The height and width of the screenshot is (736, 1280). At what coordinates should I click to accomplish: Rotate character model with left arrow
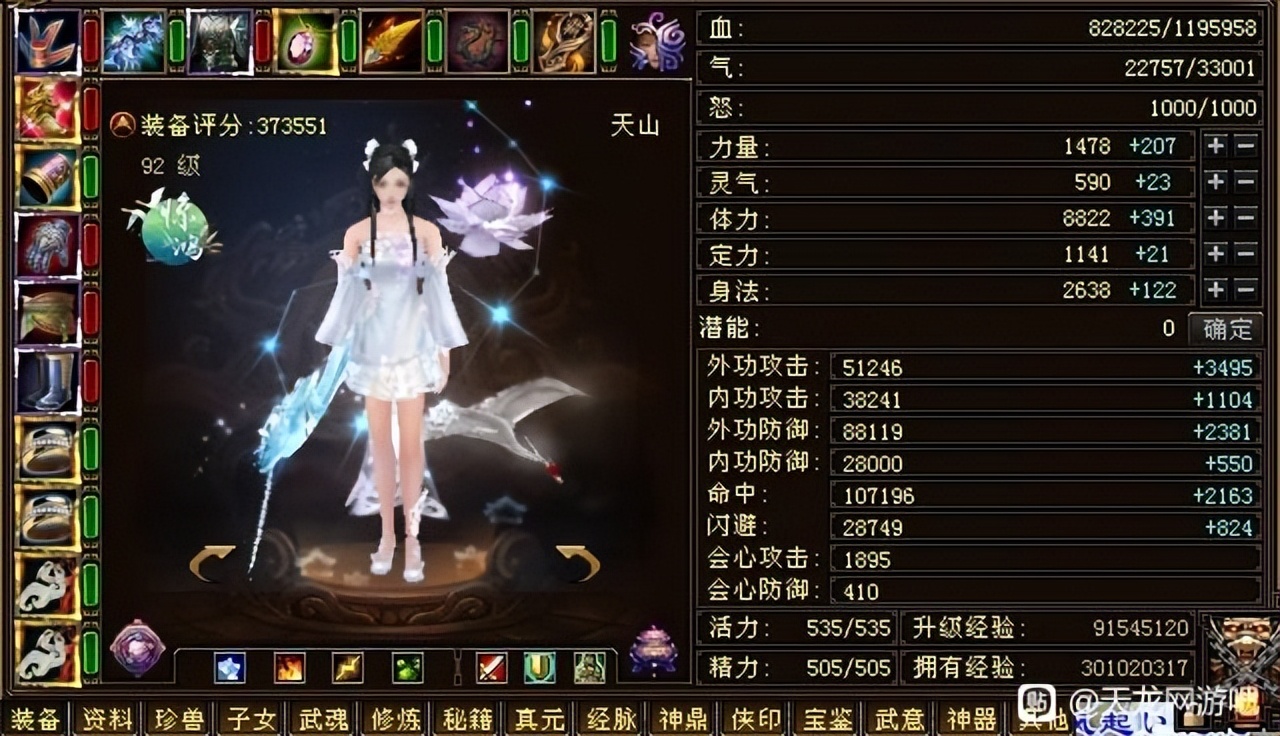coord(212,562)
